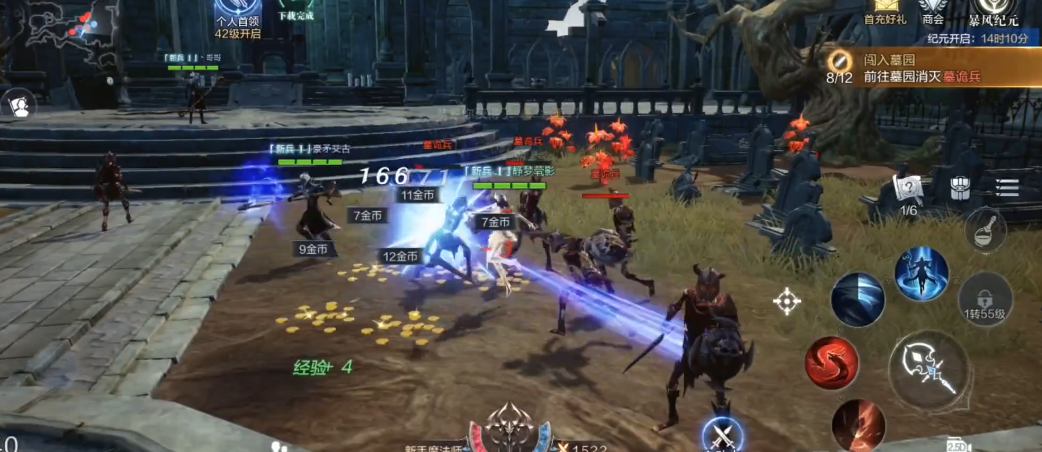Image resolution: width=1042 pixels, height=452 pixels.
Task: Open the 个人首领 personal boss icon
Action: (237, 14)
